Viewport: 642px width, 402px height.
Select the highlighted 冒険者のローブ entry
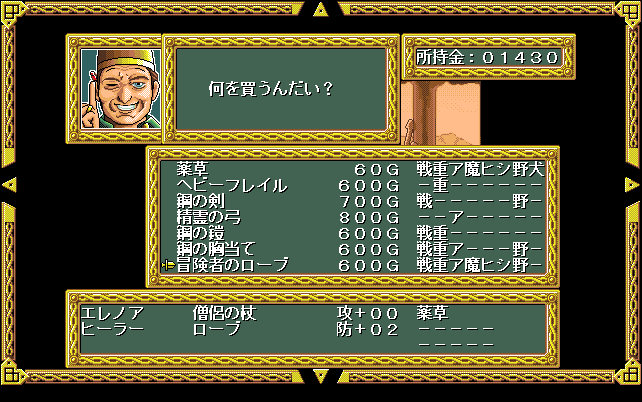pos(231,265)
